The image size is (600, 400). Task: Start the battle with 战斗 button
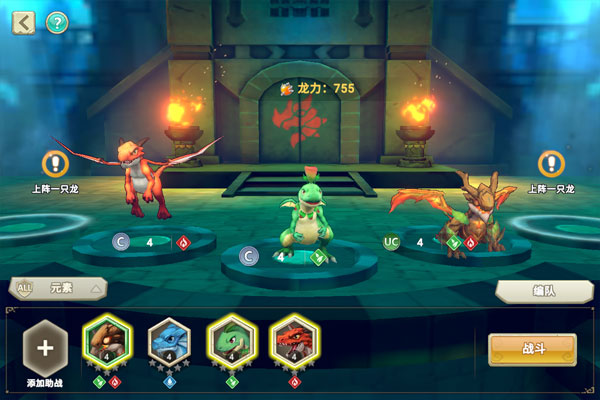click(x=532, y=350)
